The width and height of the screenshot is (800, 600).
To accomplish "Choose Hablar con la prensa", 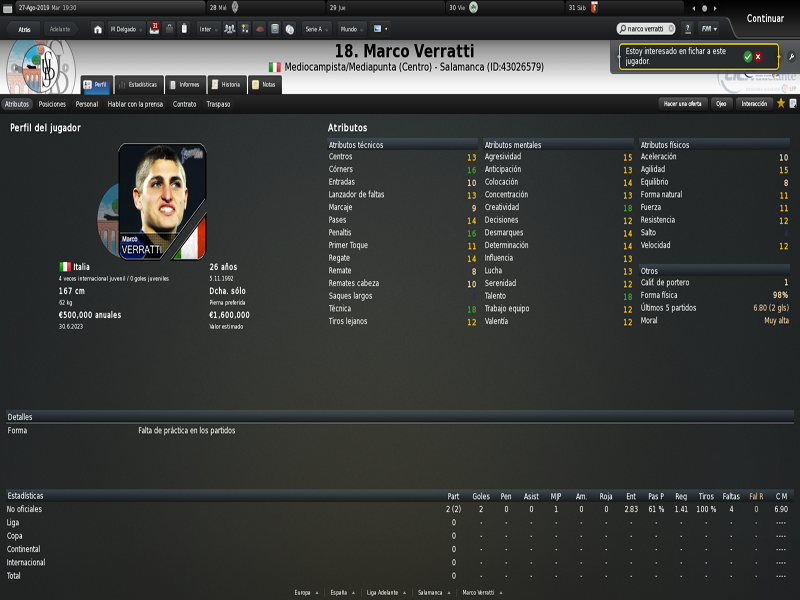I will tap(135, 104).
